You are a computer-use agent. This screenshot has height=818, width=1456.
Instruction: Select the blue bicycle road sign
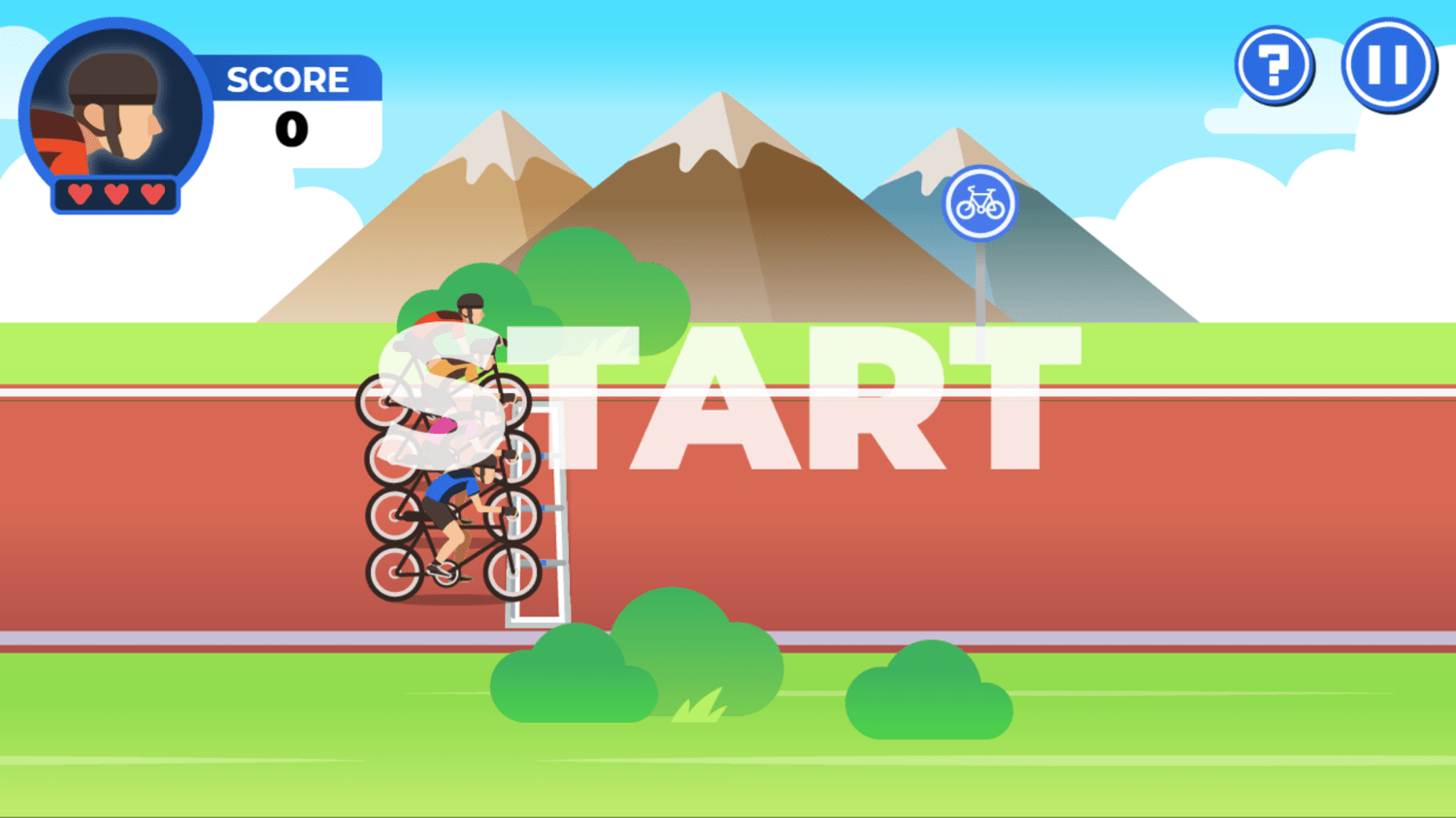click(x=981, y=201)
